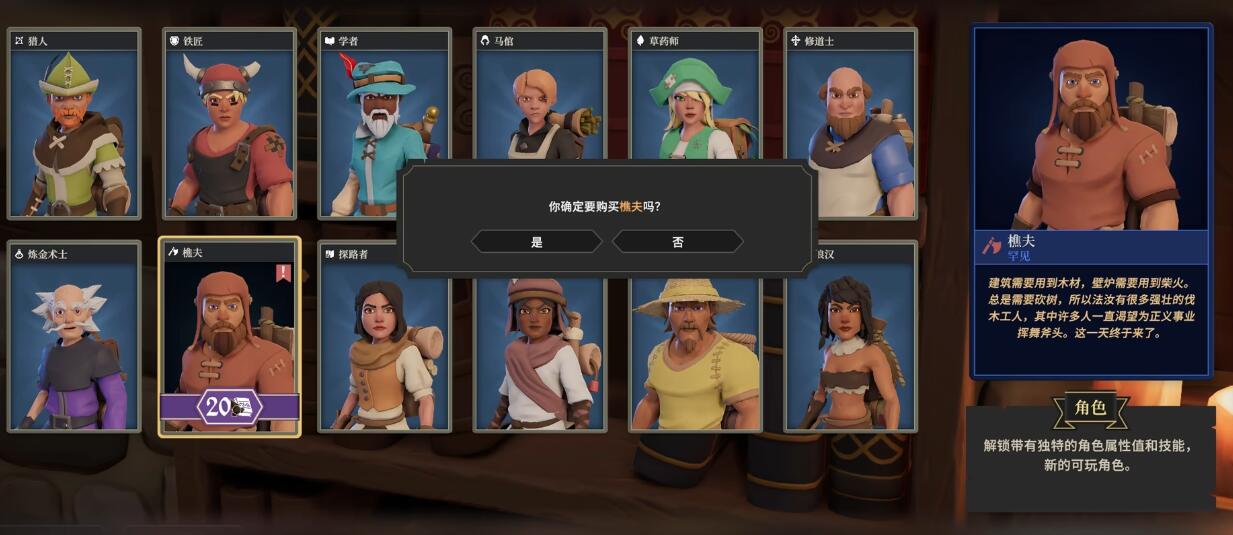Confirm purchase with the 是 button

(537, 242)
